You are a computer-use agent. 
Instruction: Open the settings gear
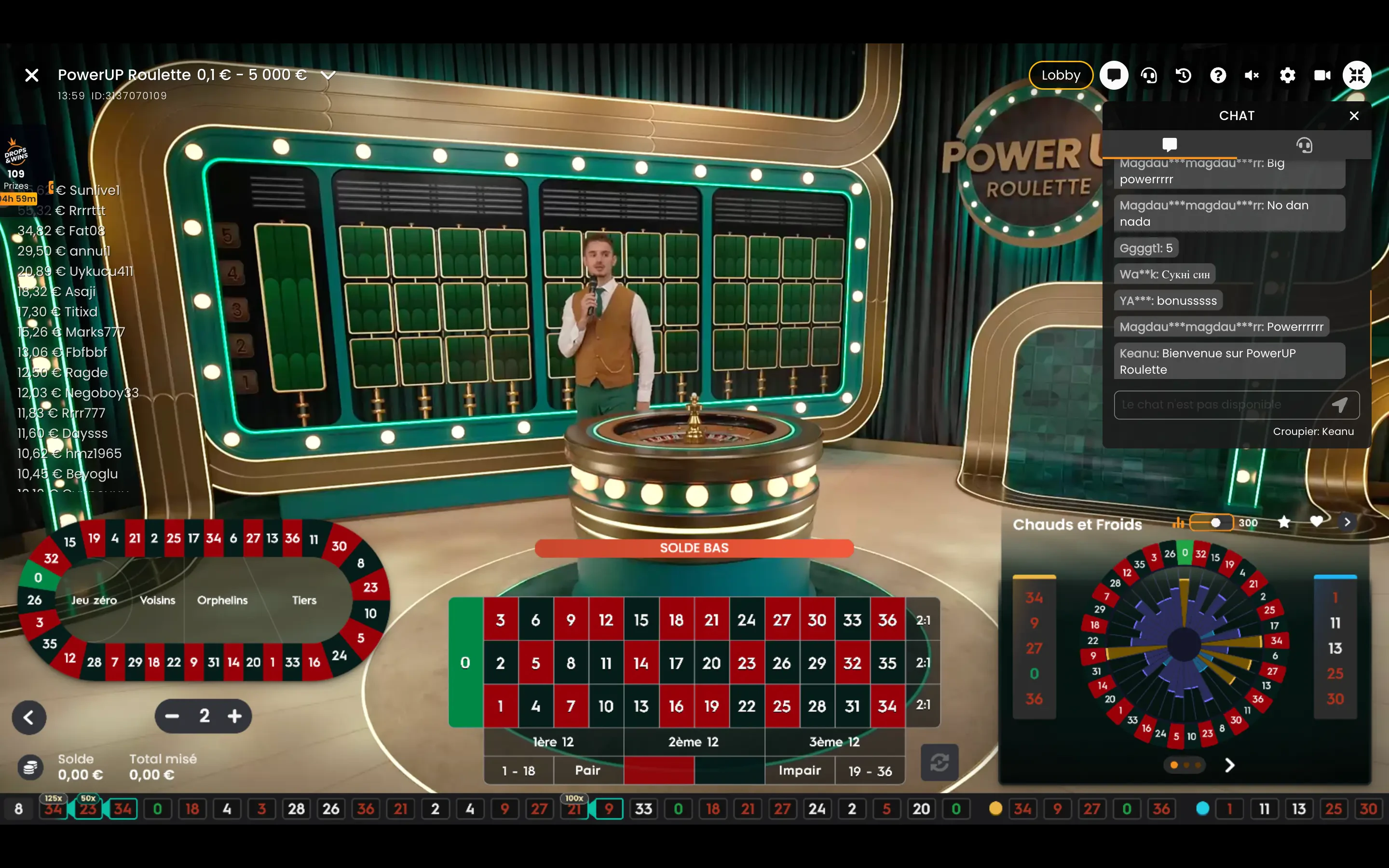pos(1287,75)
